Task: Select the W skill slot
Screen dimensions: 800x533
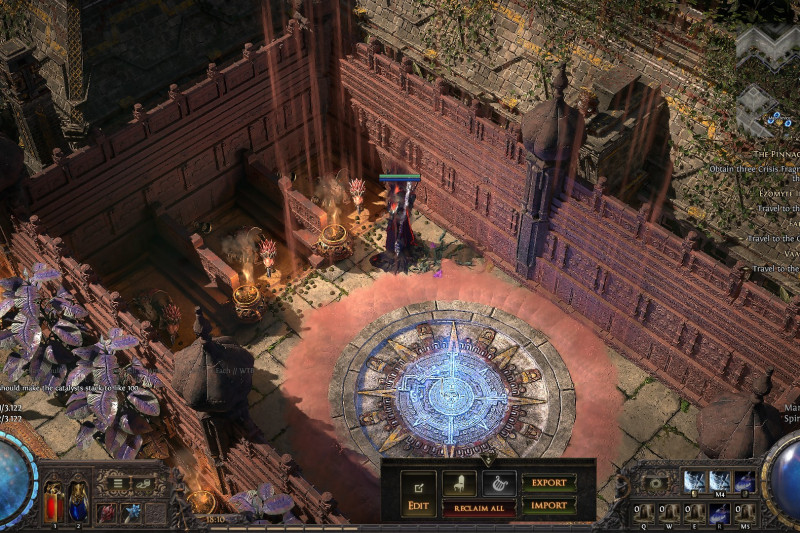Action: coord(669,514)
